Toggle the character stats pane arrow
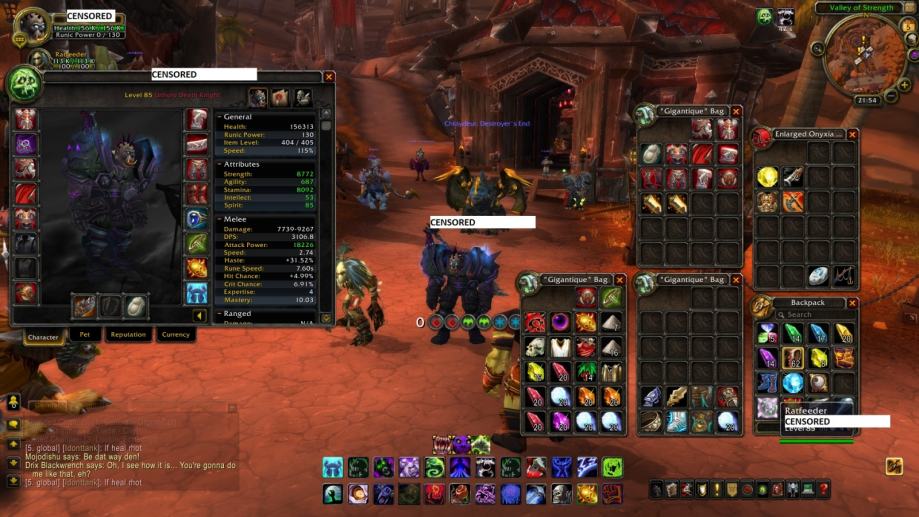Image resolution: width=919 pixels, height=517 pixels. (200, 315)
